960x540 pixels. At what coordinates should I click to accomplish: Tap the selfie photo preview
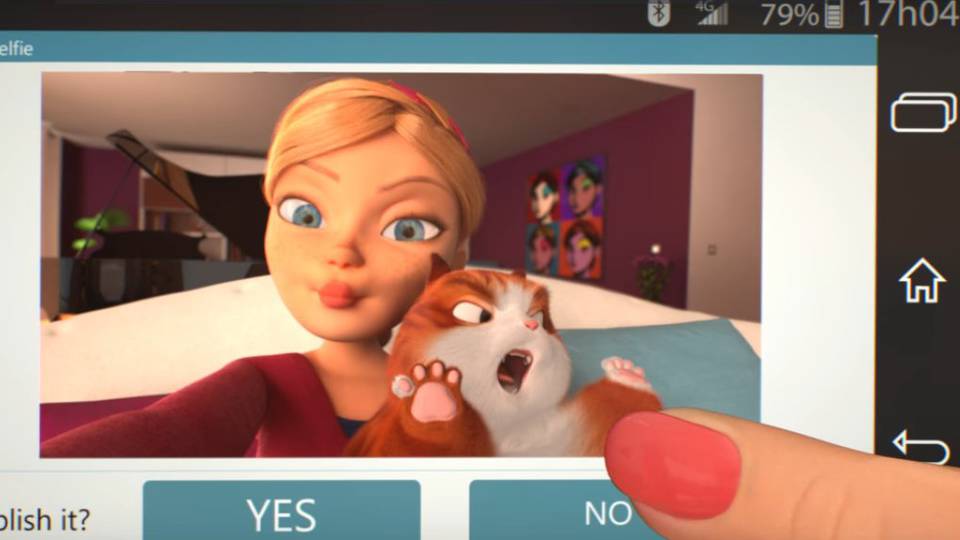400,265
